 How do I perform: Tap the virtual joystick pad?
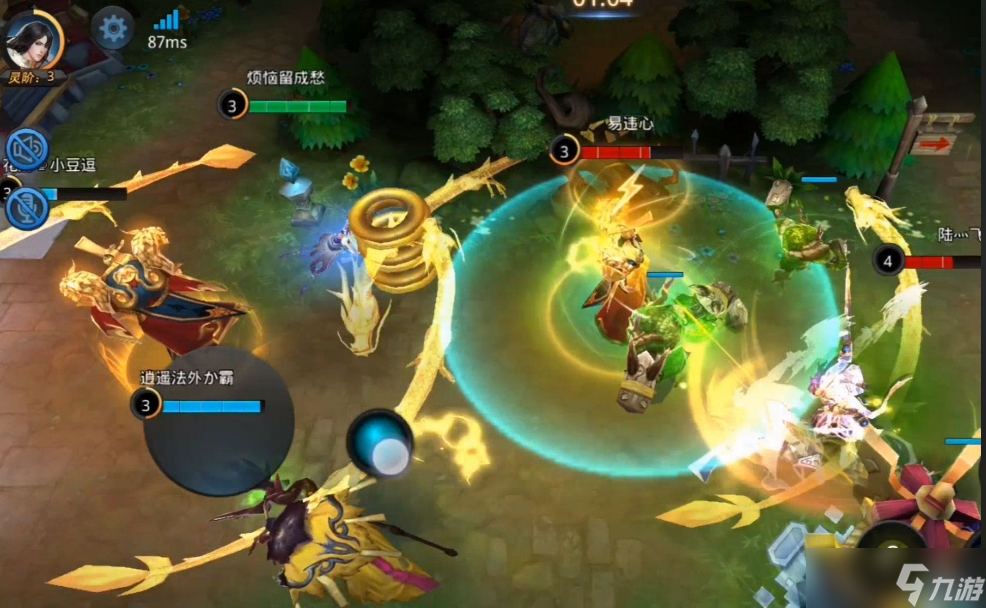click(218, 421)
